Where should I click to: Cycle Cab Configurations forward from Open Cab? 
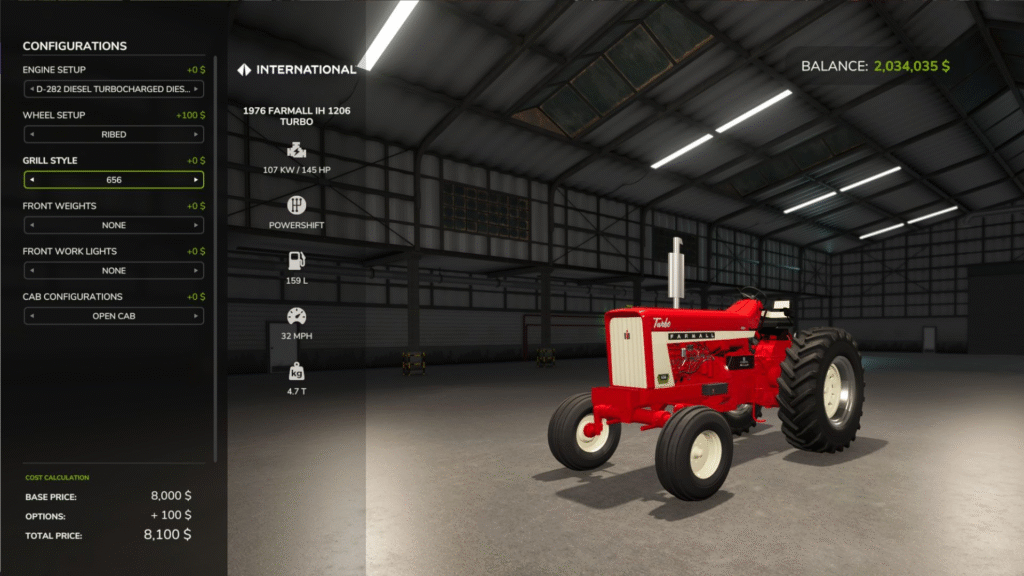[196, 316]
